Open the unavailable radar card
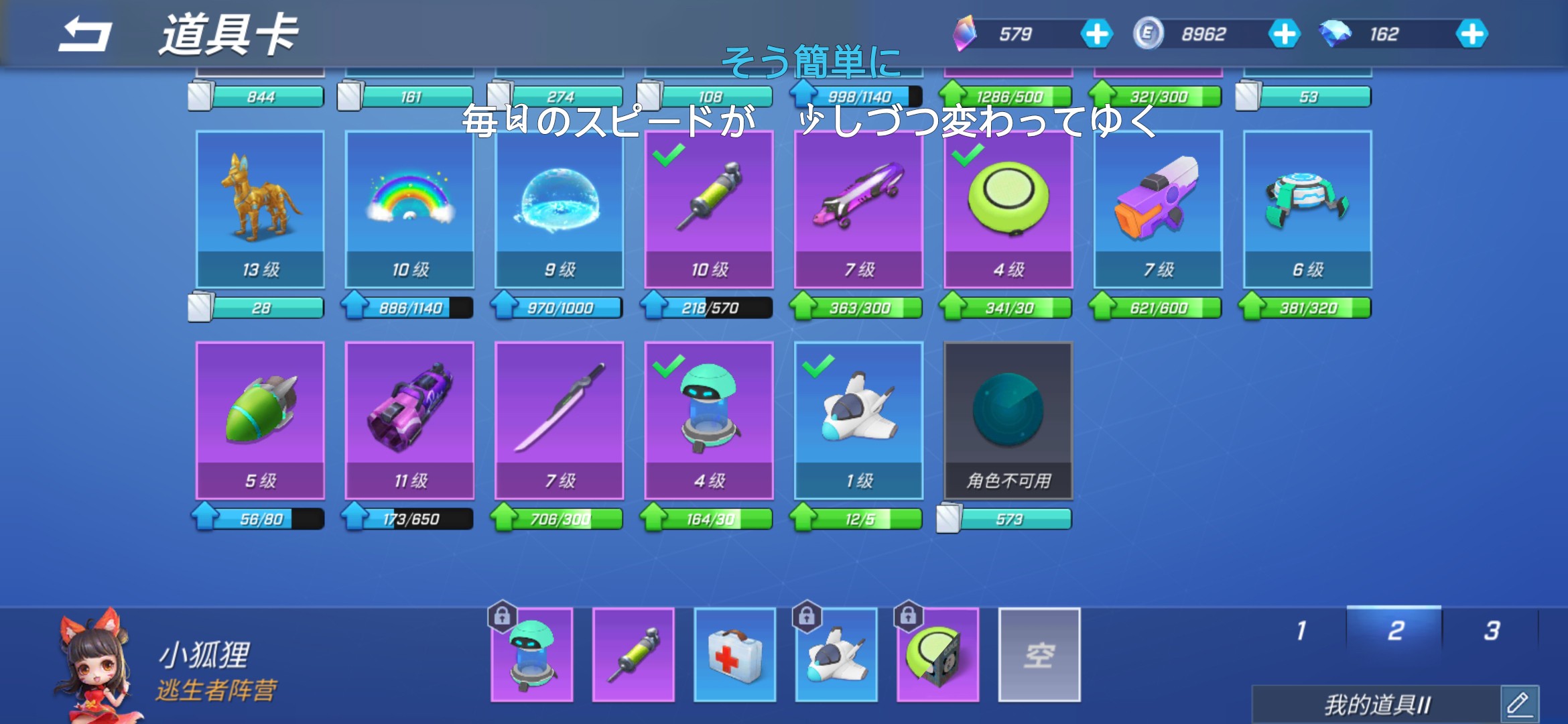Screen dimensions: 1568x724 1008,420
